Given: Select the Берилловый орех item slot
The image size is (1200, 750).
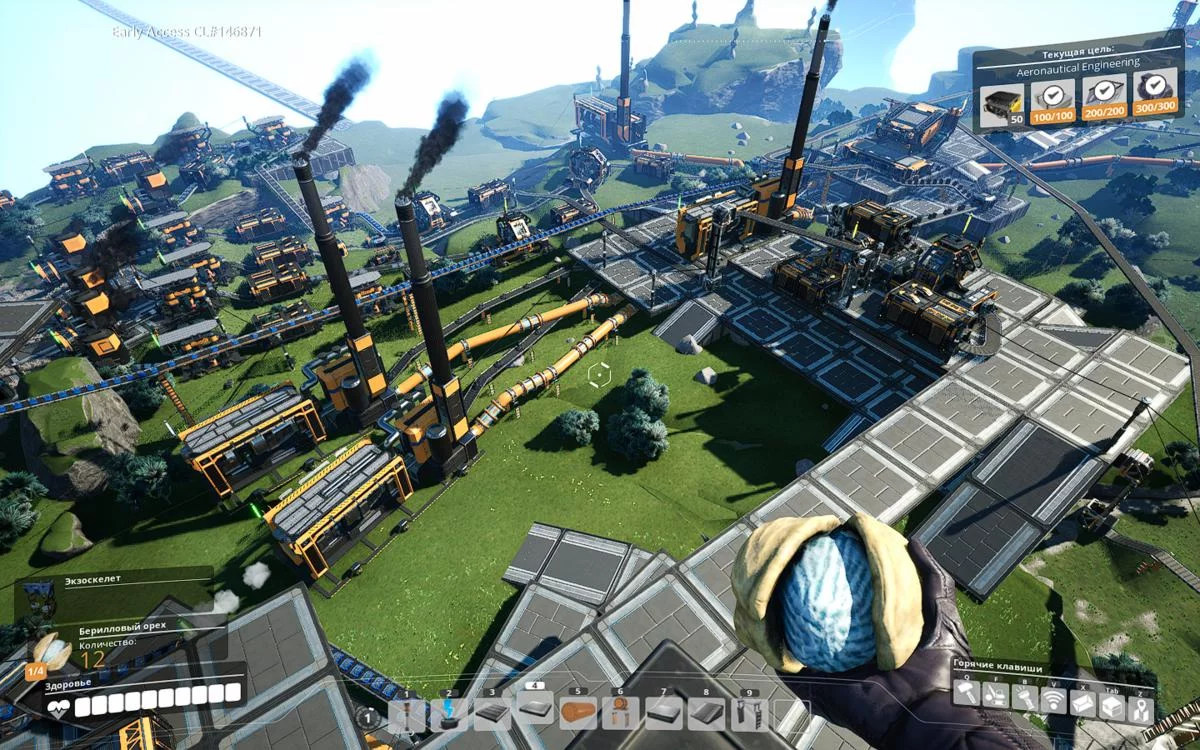Looking at the screenshot, I should tap(52, 651).
